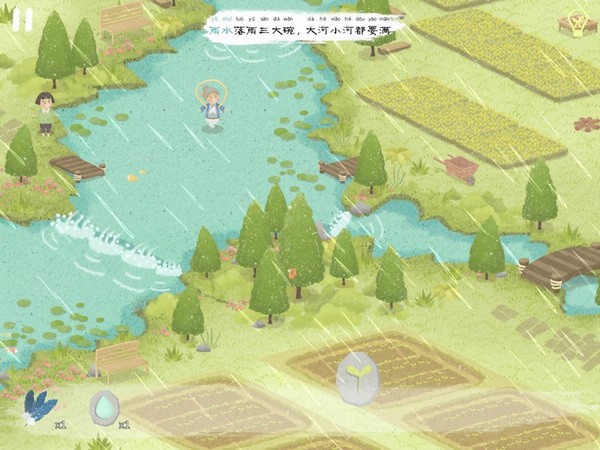This screenshot has height=450, width=600.
Task: Tap the seed sprout stone icon
Action: 355,377
